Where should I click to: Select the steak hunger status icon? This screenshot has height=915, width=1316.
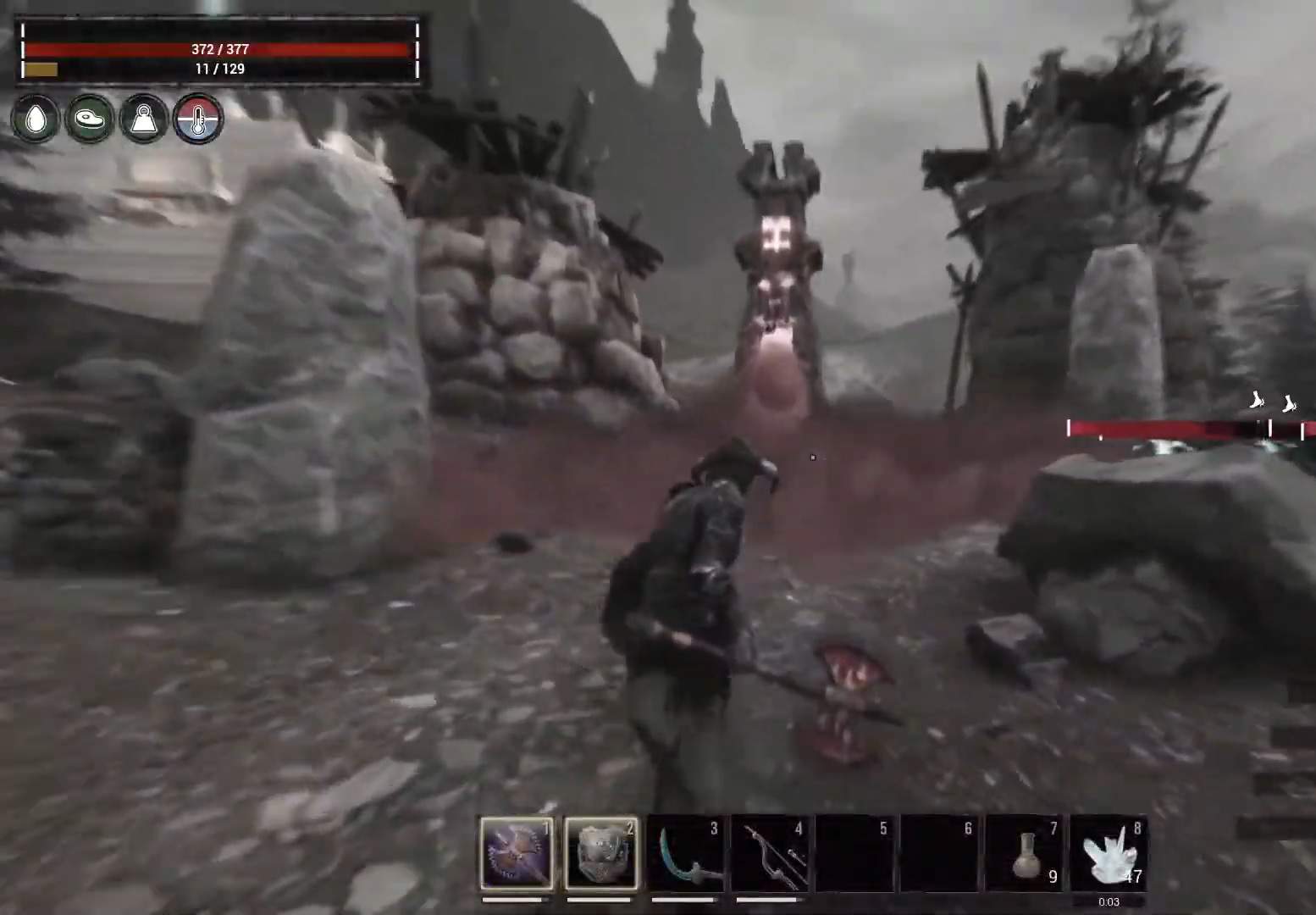point(88,119)
